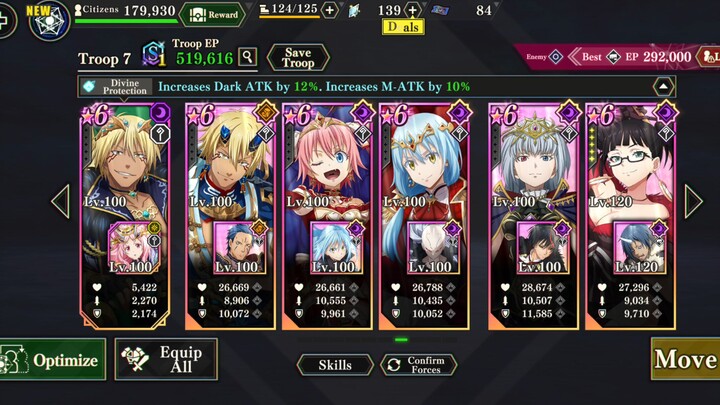Switch to the next troop arrow
The image size is (720, 405).
pos(693,201)
